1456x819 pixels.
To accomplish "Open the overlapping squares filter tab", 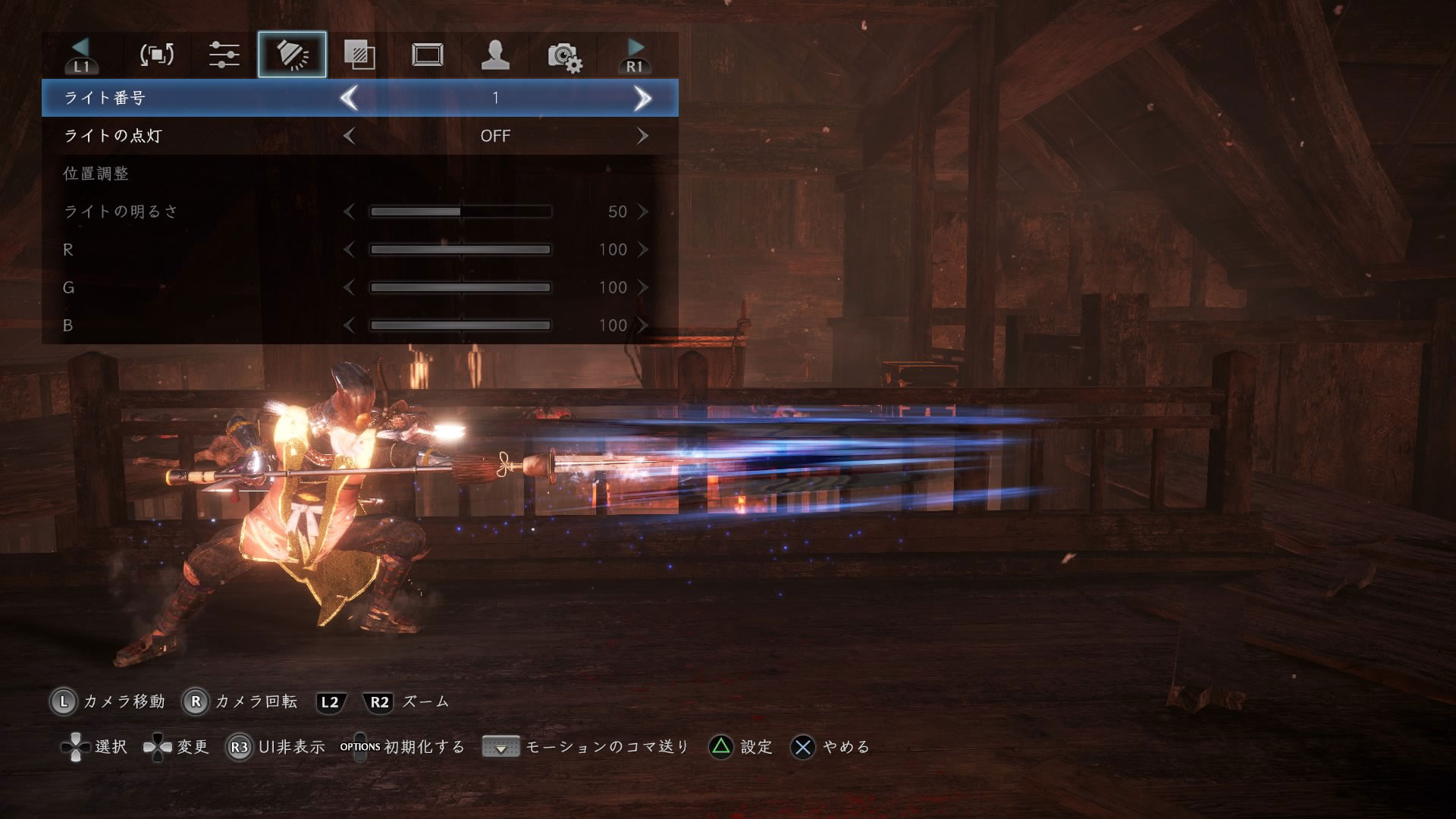I will 359,55.
